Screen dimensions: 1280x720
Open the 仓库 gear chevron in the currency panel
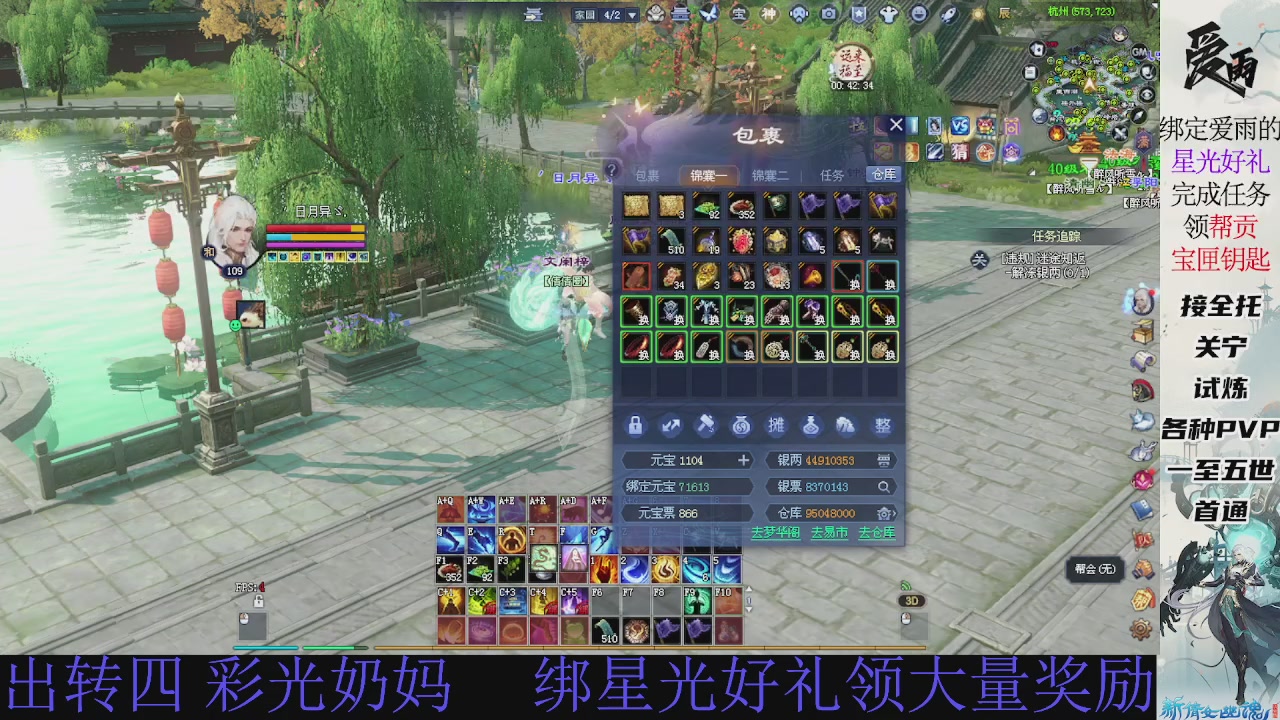(x=884, y=512)
